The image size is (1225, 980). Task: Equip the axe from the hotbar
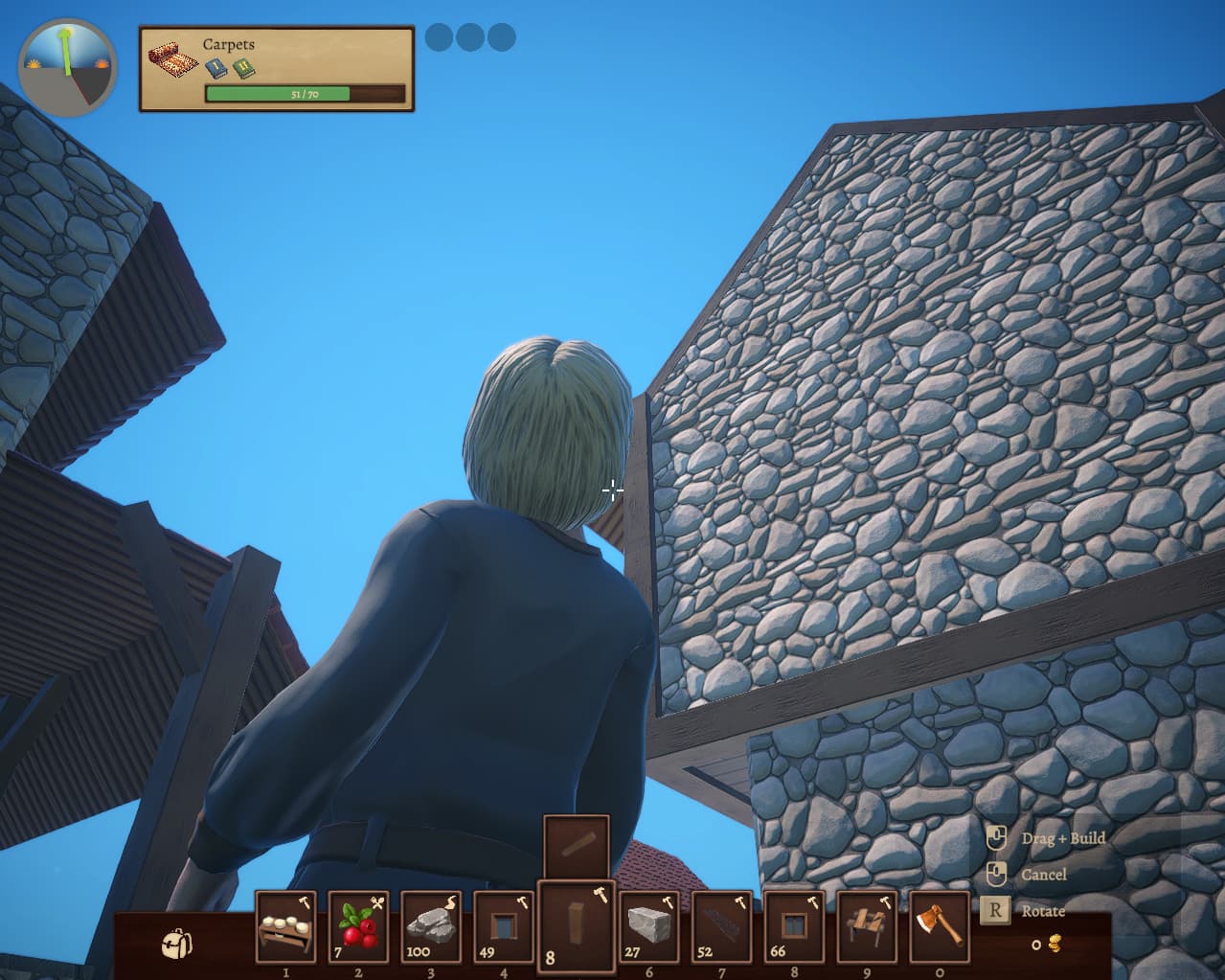point(939,927)
